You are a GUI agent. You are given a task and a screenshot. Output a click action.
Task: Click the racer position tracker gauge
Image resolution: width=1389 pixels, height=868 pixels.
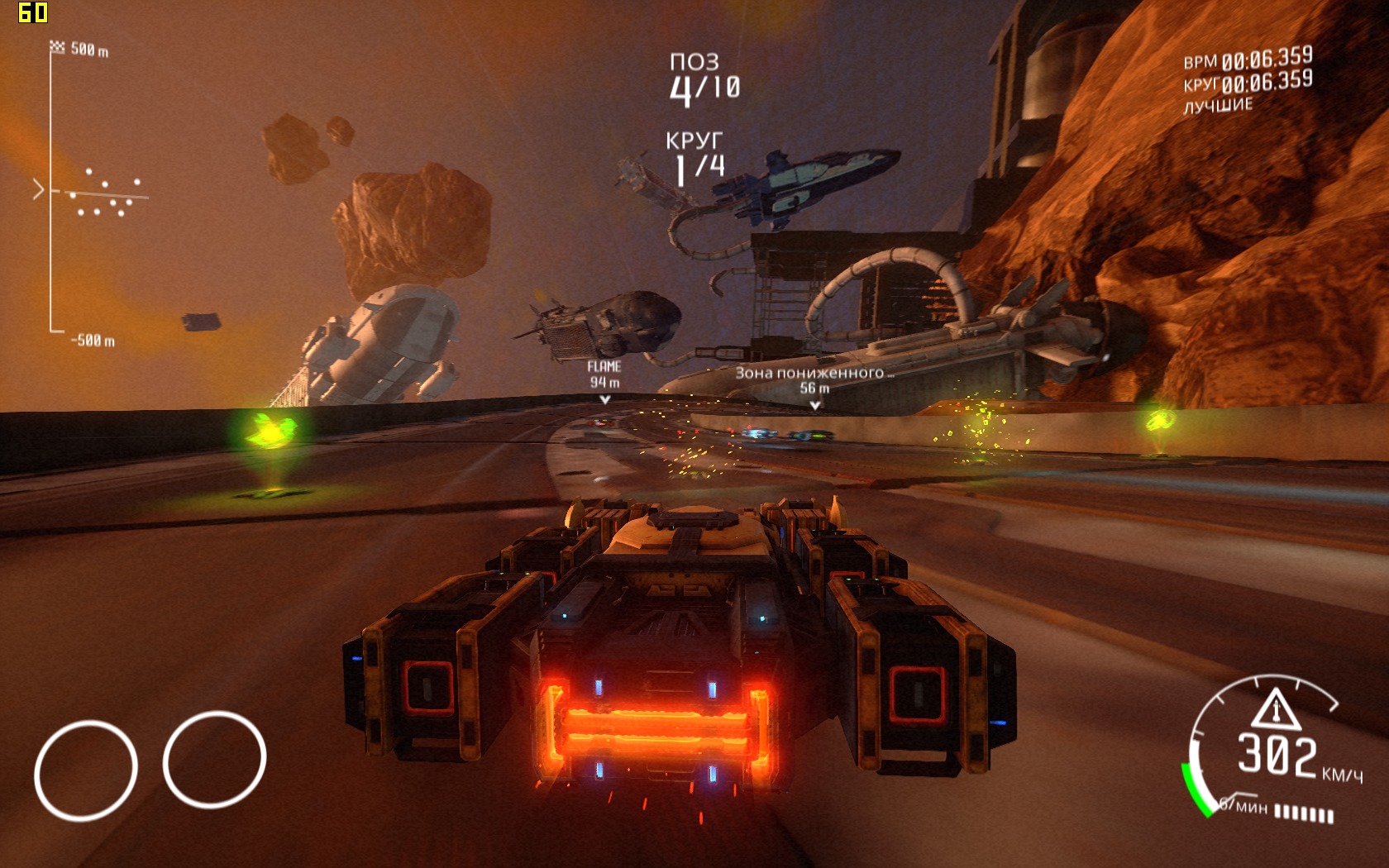click(91, 193)
